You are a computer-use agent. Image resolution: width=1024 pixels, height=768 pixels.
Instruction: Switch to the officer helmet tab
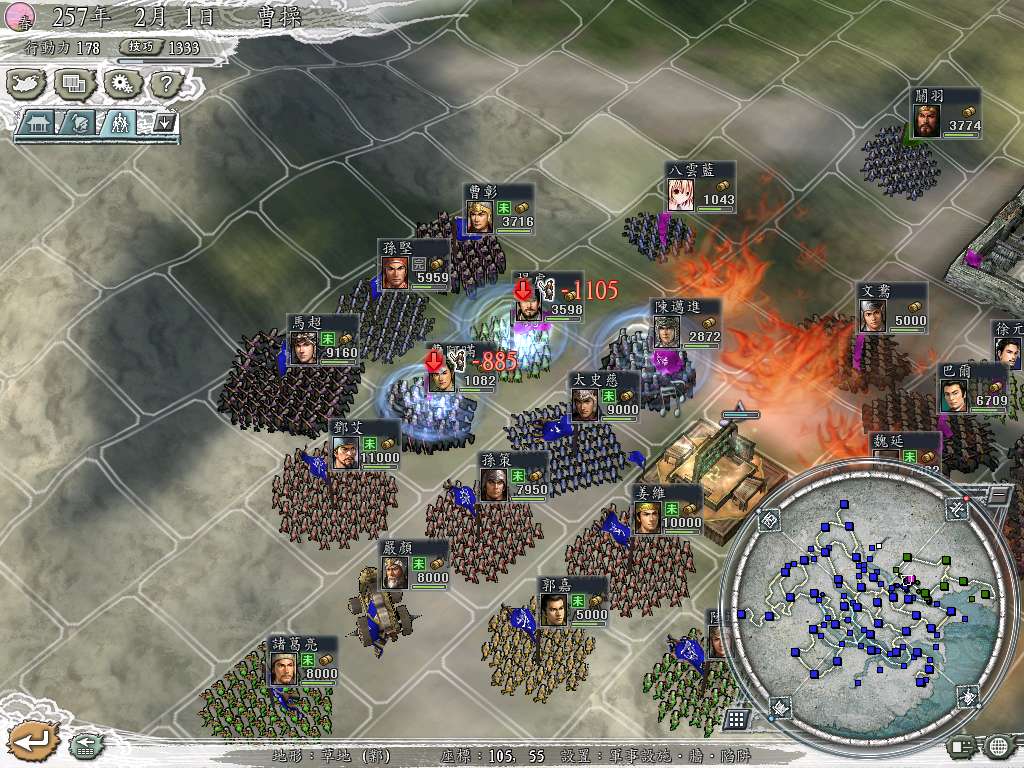click(x=78, y=123)
